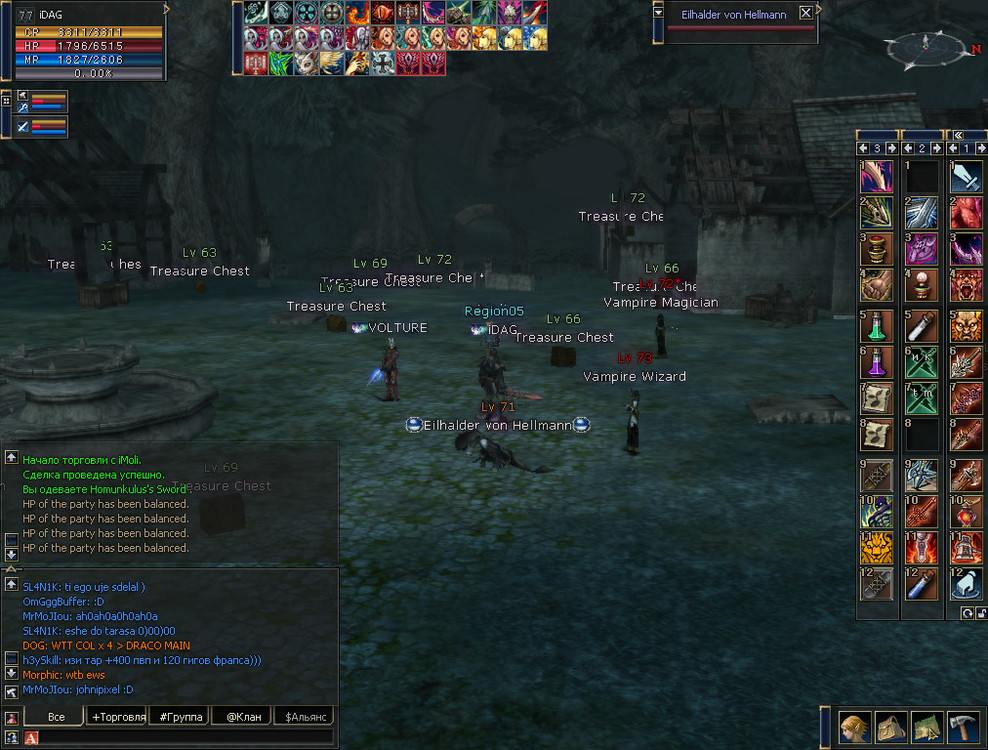The image size is (988, 750).
Task: Switch to the $Альянс chat tab
Action: (x=304, y=716)
